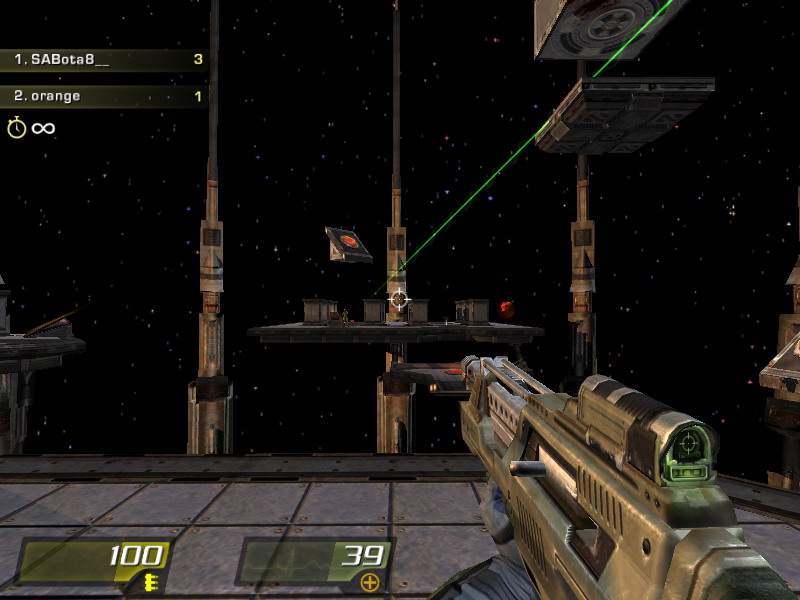Select the orange player scoreboard row
The image size is (800, 600).
coord(104,97)
